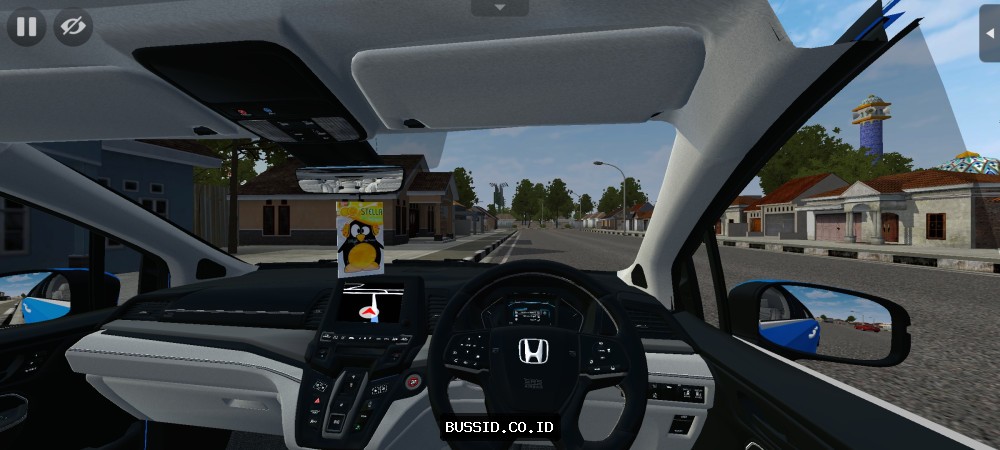This screenshot has height=450, width=1000.
Task: Pause the game with the pause button
Action: 26,26
